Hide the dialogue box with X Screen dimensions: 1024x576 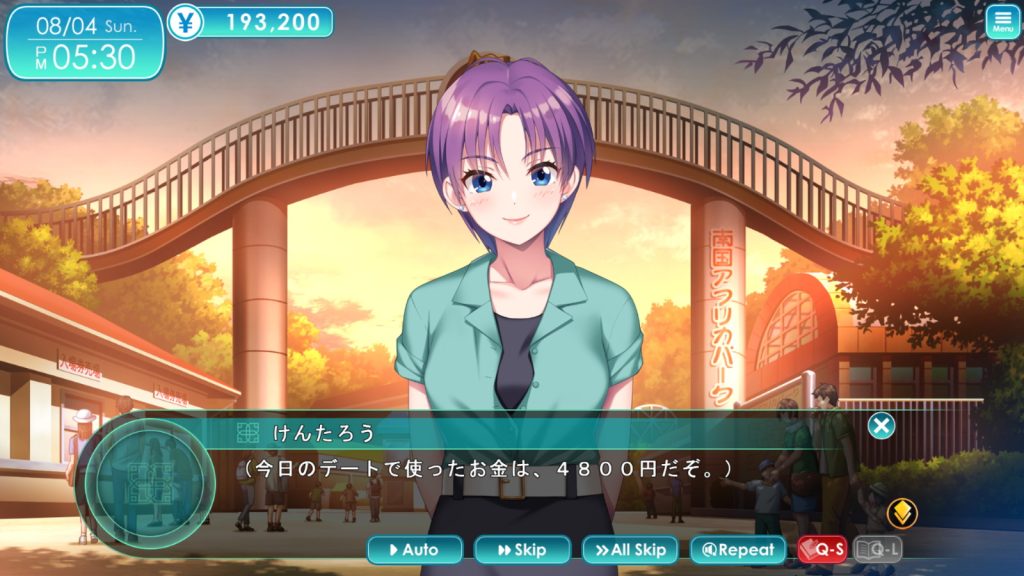(x=881, y=426)
